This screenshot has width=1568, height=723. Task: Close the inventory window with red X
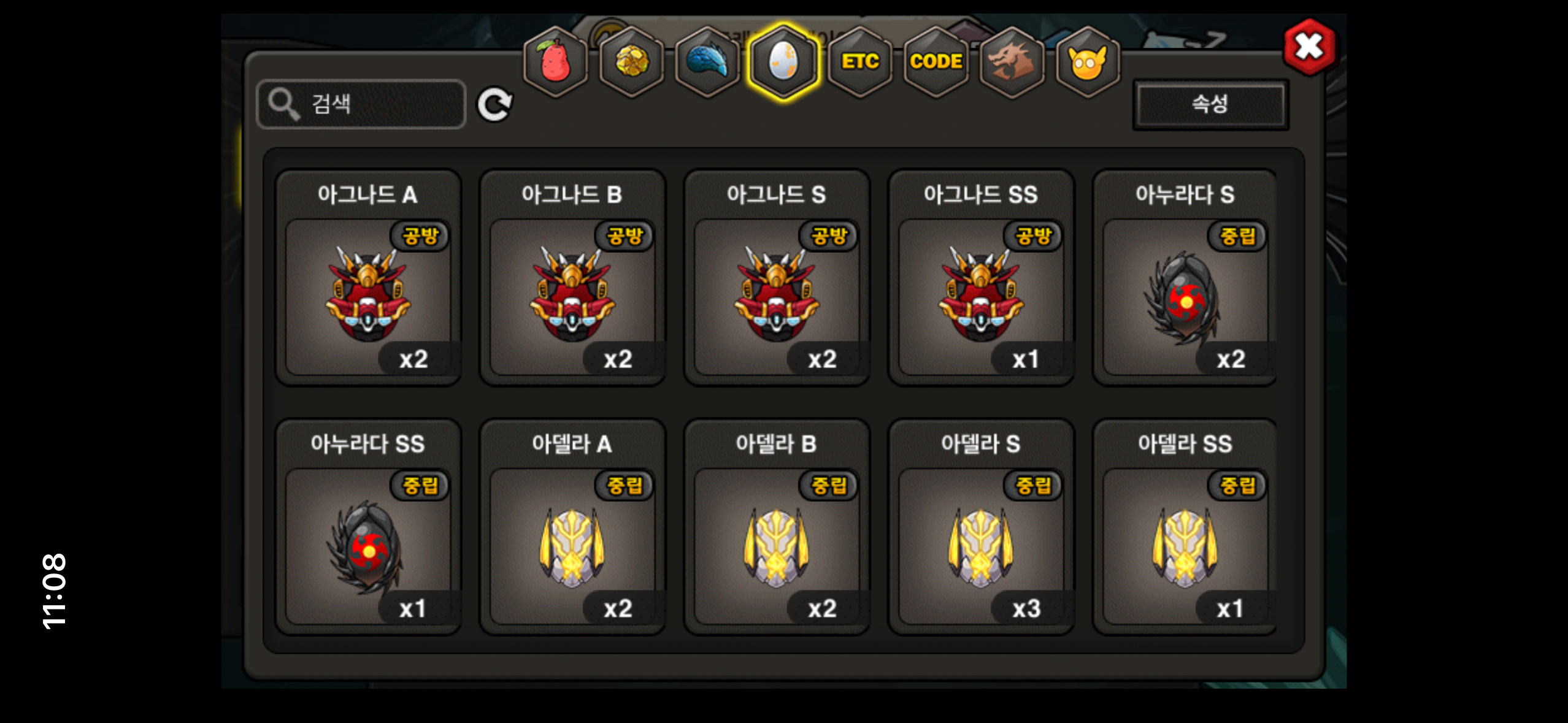click(1309, 47)
